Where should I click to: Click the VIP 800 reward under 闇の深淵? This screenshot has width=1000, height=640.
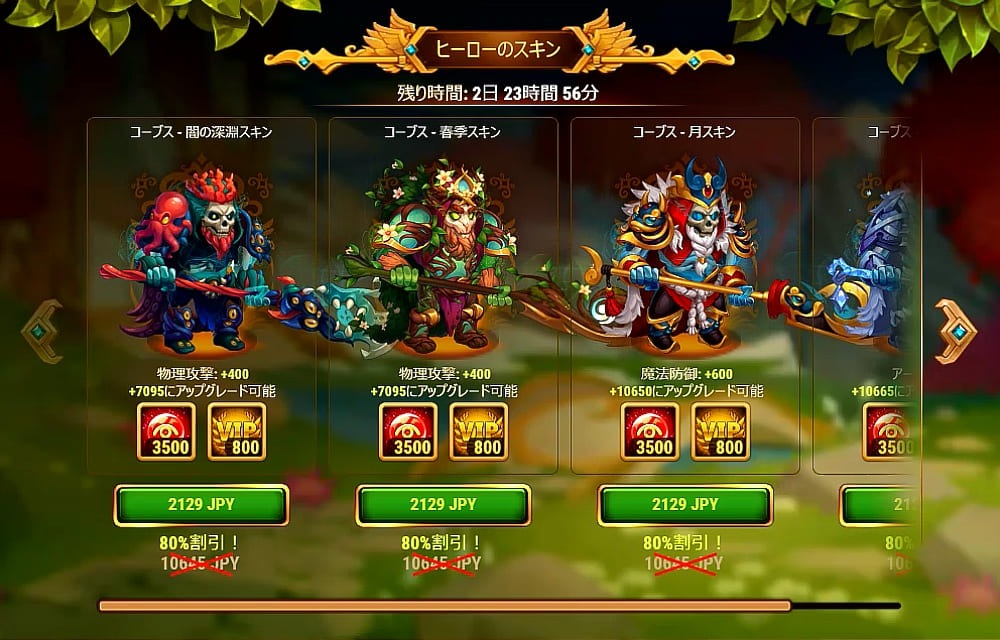point(236,432)
